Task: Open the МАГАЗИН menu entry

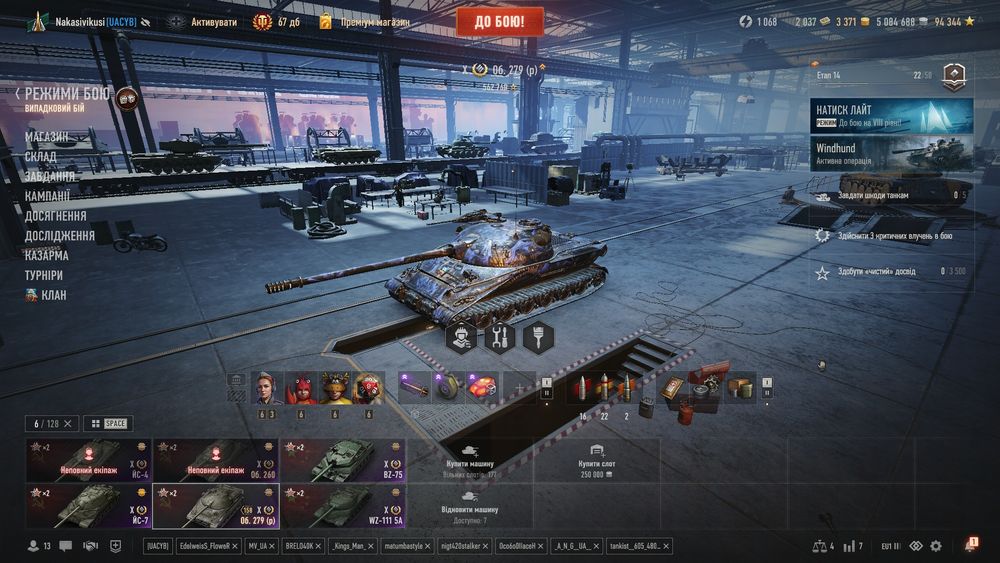Action: coord(47,136)
